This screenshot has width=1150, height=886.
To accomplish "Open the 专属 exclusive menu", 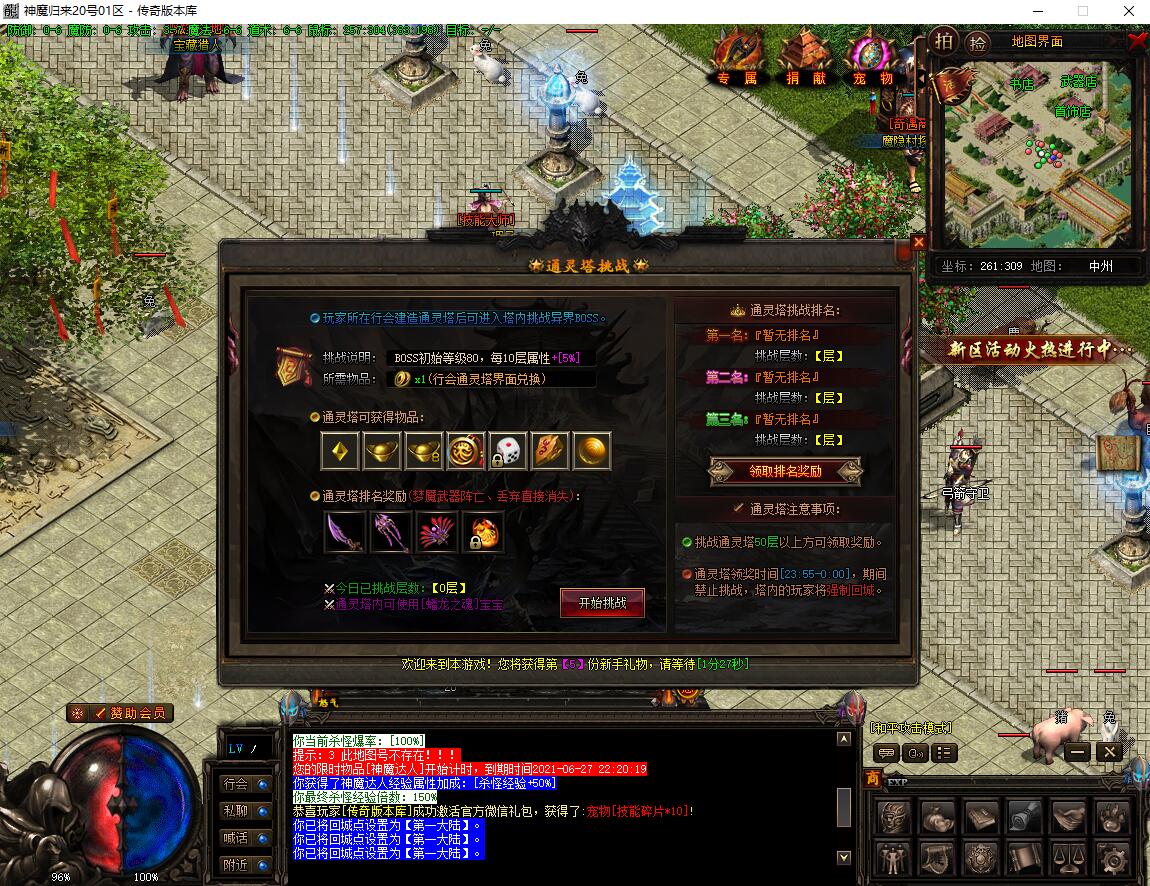I will 738,58.
